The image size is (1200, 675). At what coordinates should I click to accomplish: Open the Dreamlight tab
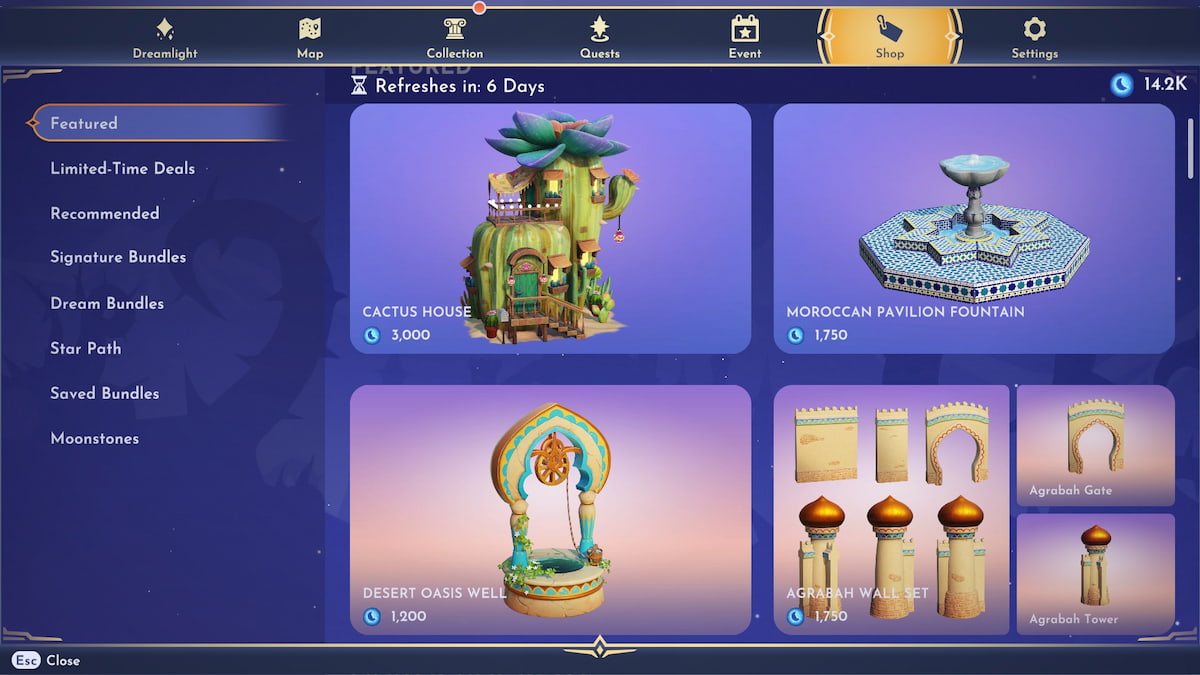click(x=165, y=38)
